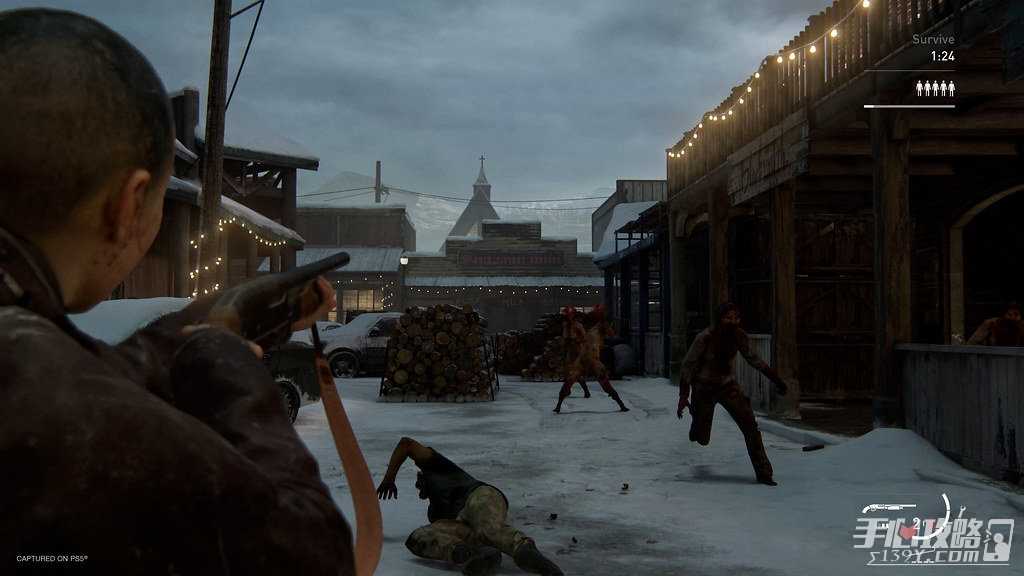Viewport: 1024px width, 576px height.
Task: Select the shotgun weapon icon
Action: pos(888,508)
